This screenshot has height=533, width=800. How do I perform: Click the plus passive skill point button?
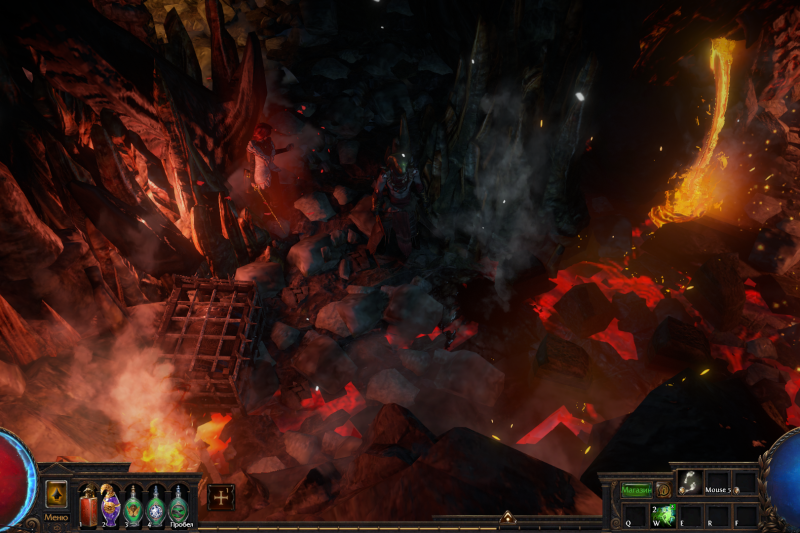click(x=221, y=497)
